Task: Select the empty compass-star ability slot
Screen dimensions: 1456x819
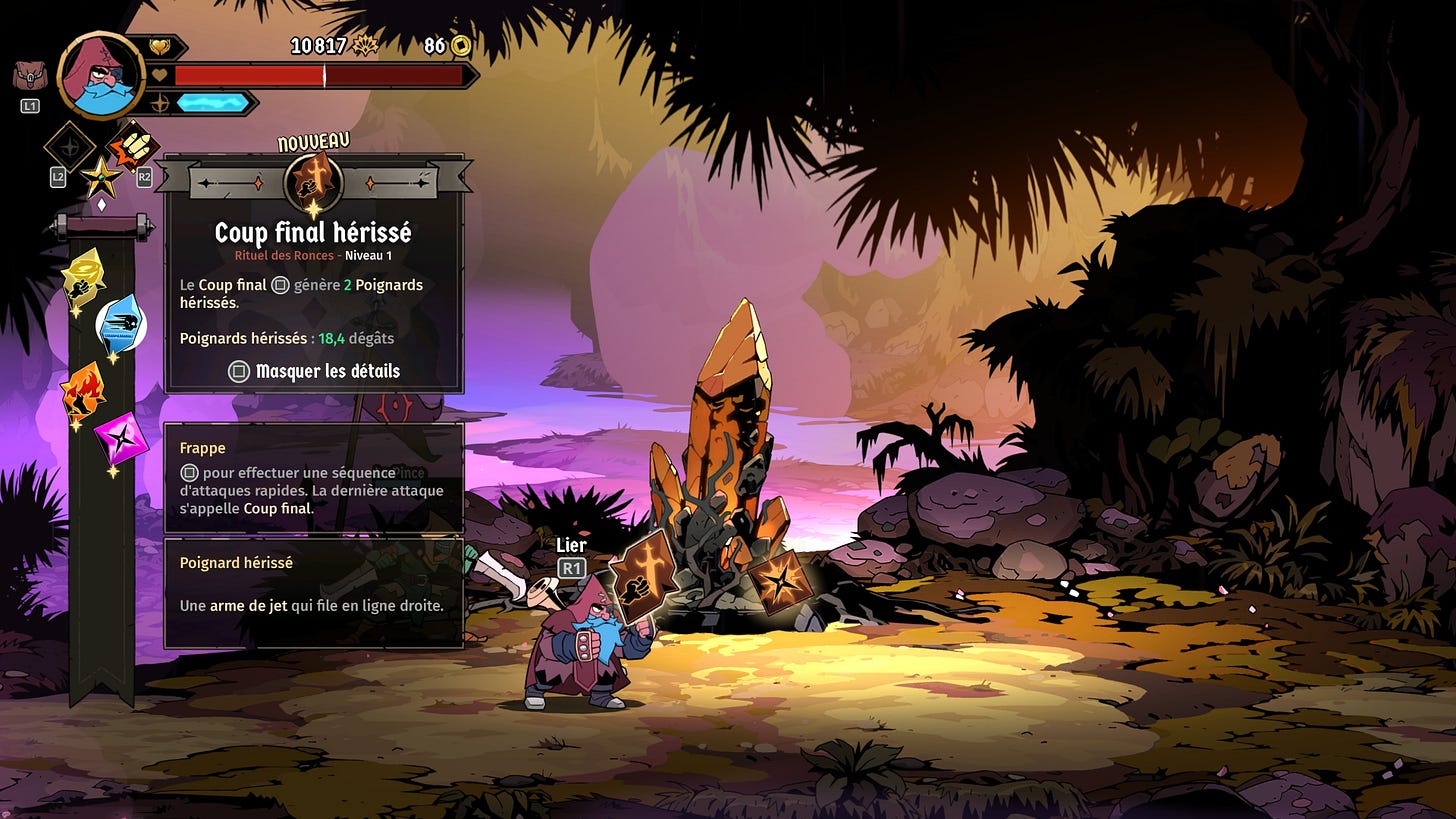Action: coord(70,146)
